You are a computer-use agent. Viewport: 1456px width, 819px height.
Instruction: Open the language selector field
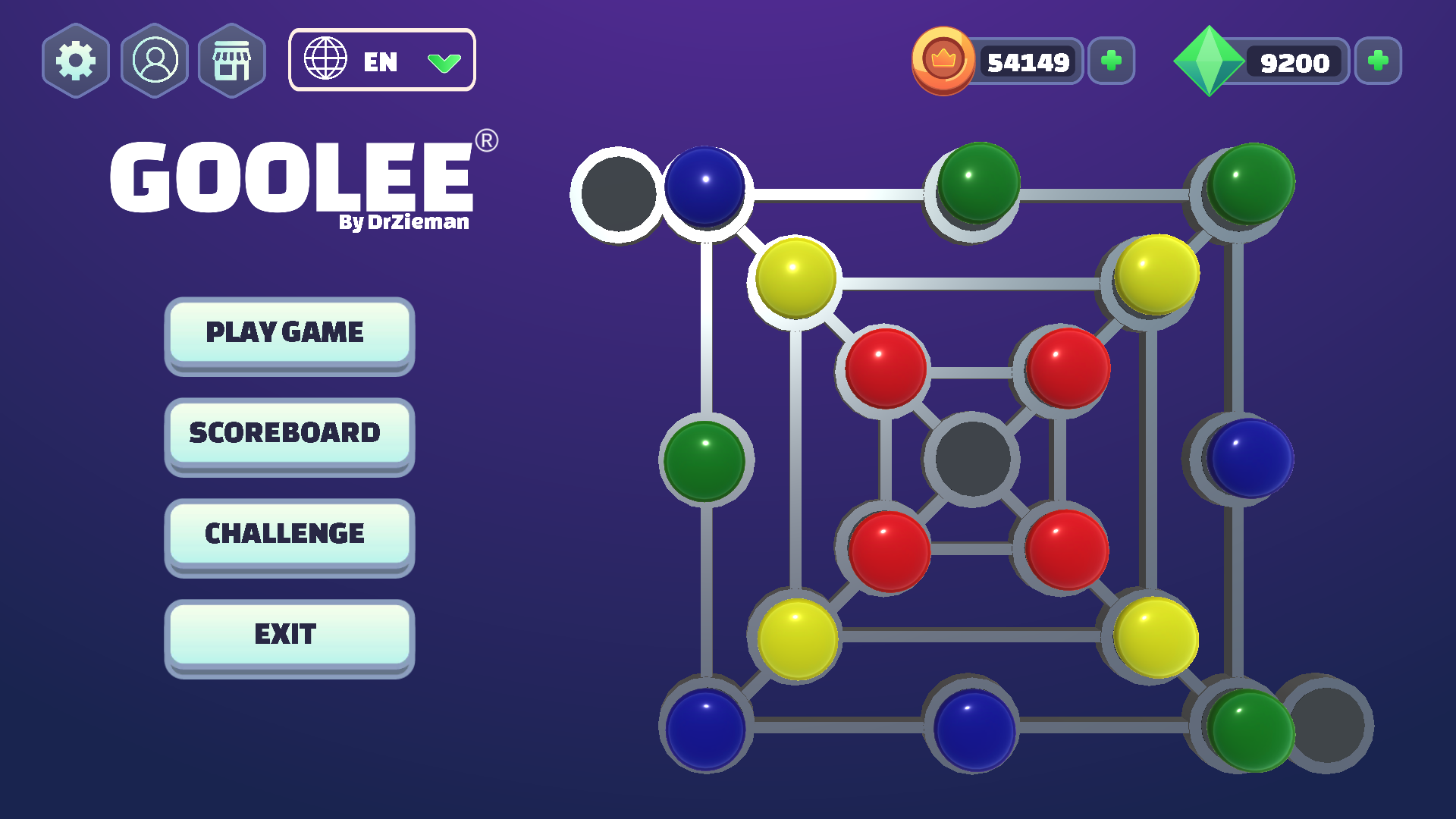tap(382, 61)
